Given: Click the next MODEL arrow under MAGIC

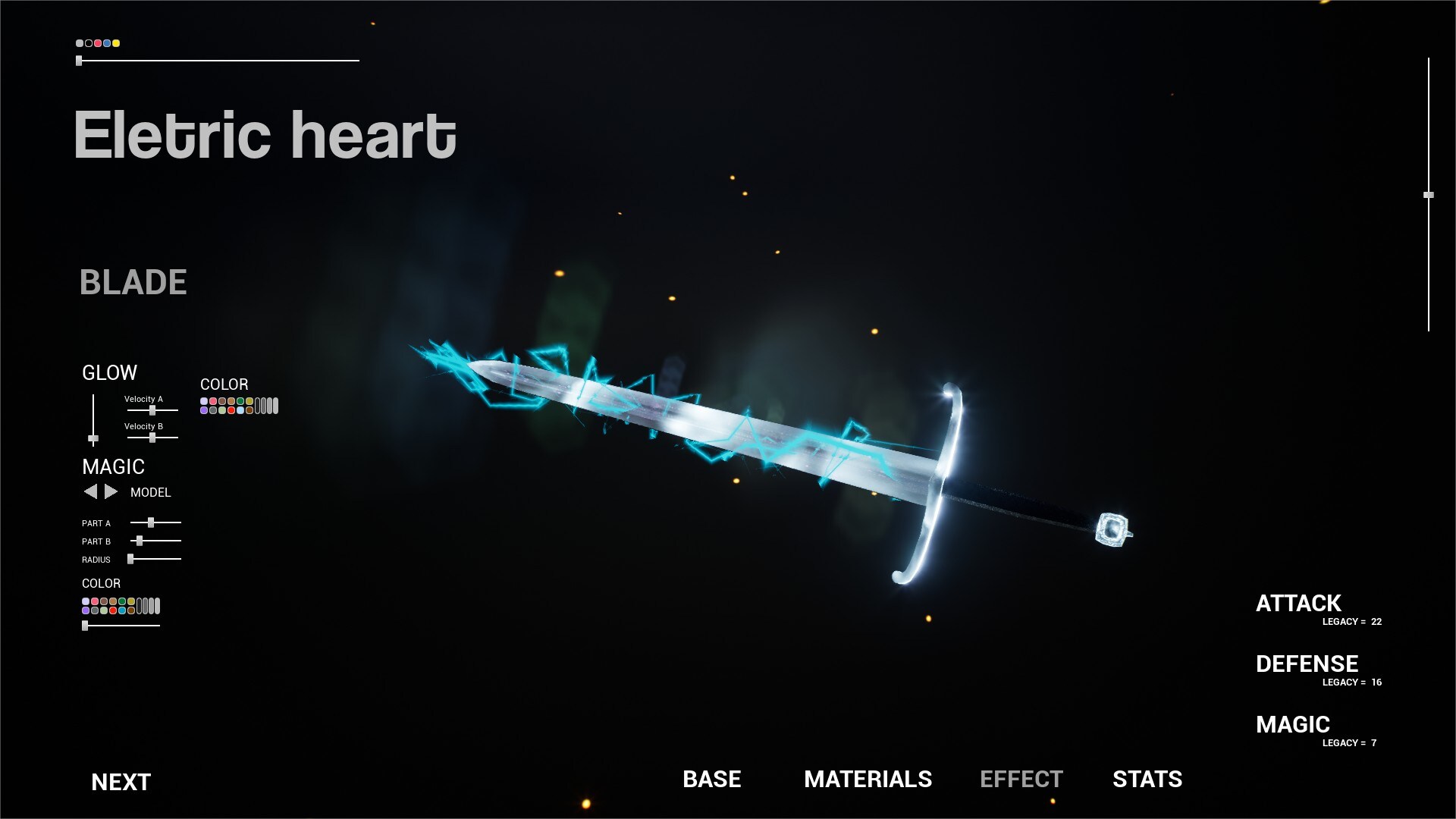Looking at the screenshot, I should (109, 491).
